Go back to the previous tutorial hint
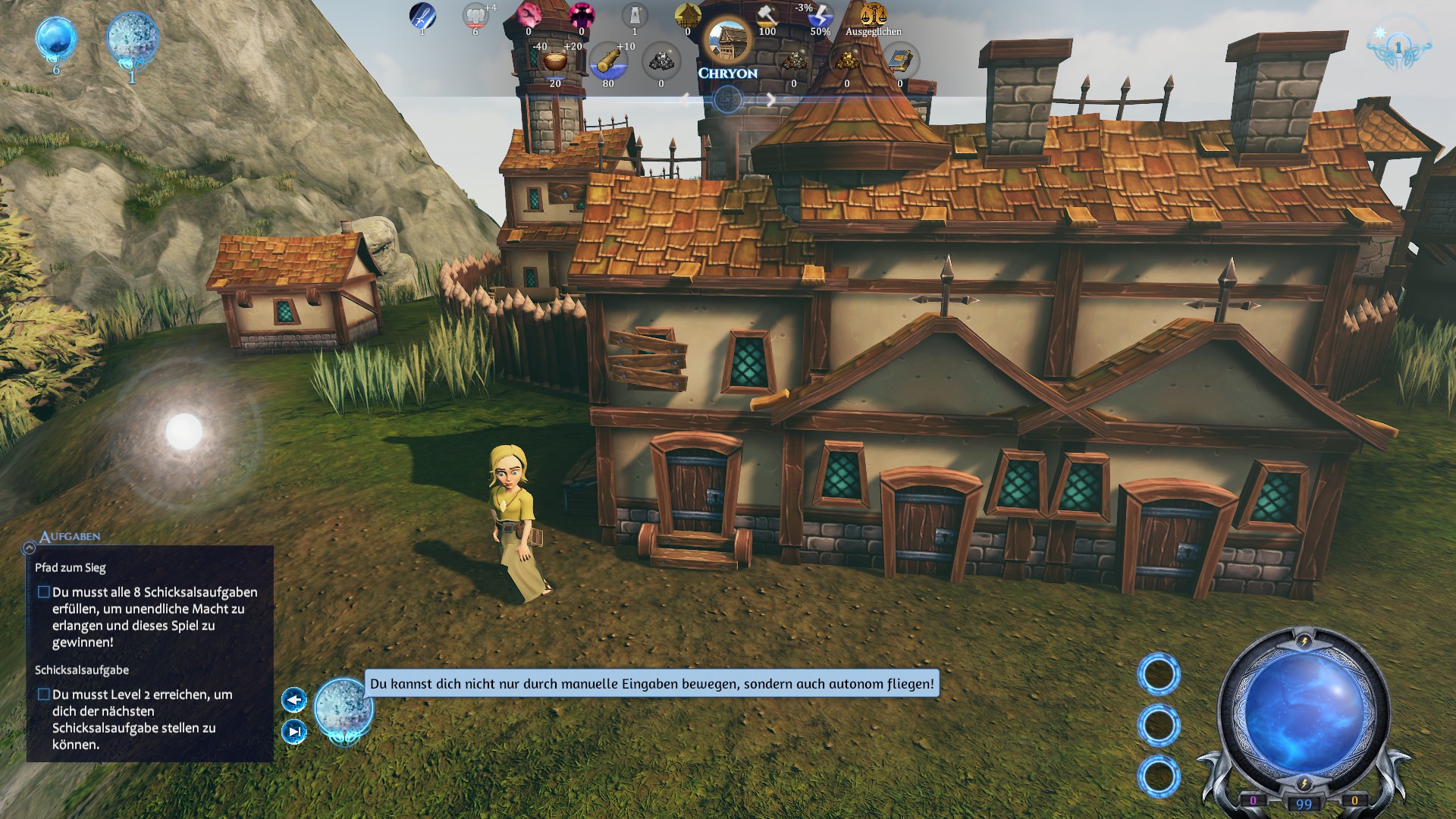 pyautogui.click(x=294, y=699)
